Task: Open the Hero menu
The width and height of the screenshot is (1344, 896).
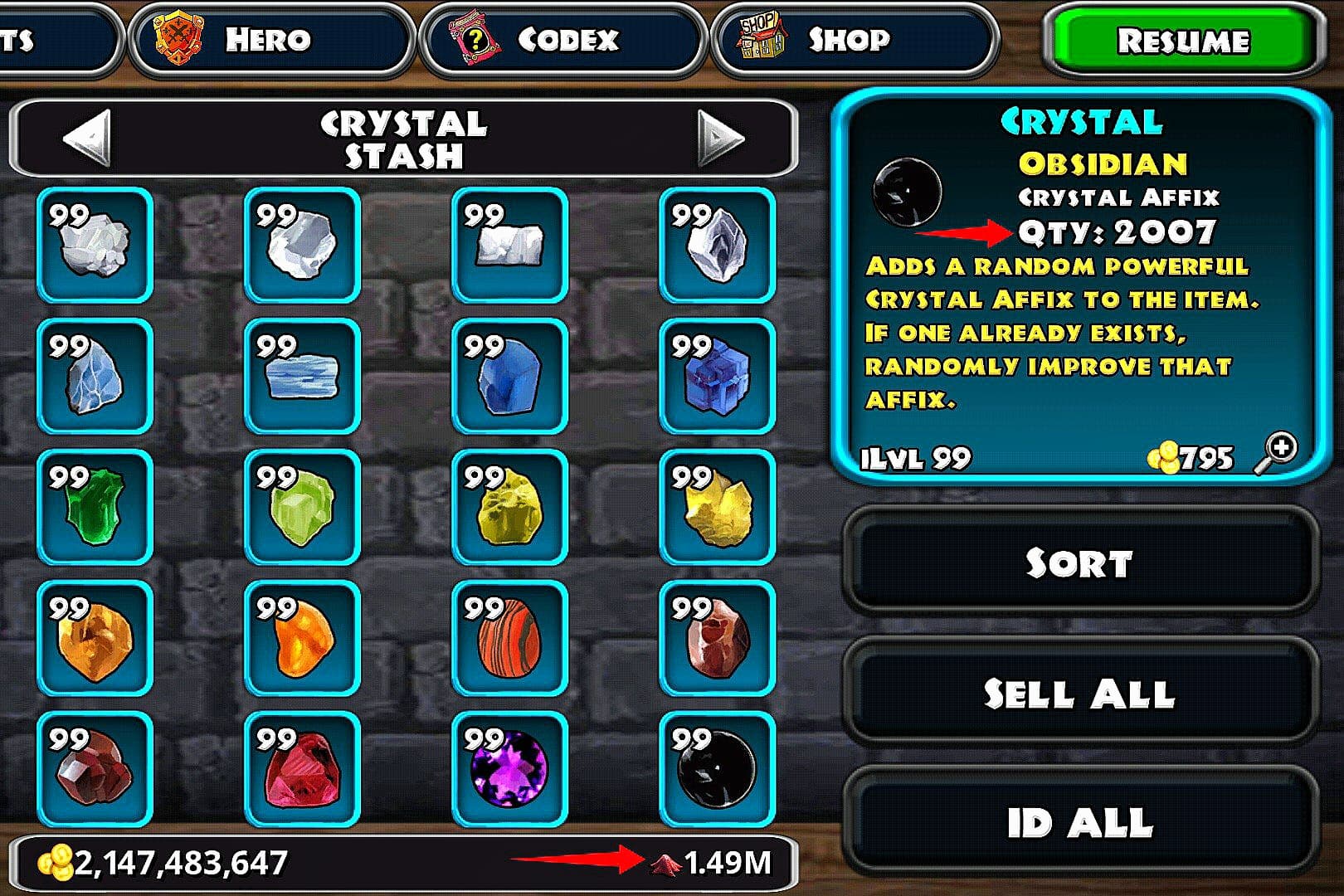Action: [270, 40]
